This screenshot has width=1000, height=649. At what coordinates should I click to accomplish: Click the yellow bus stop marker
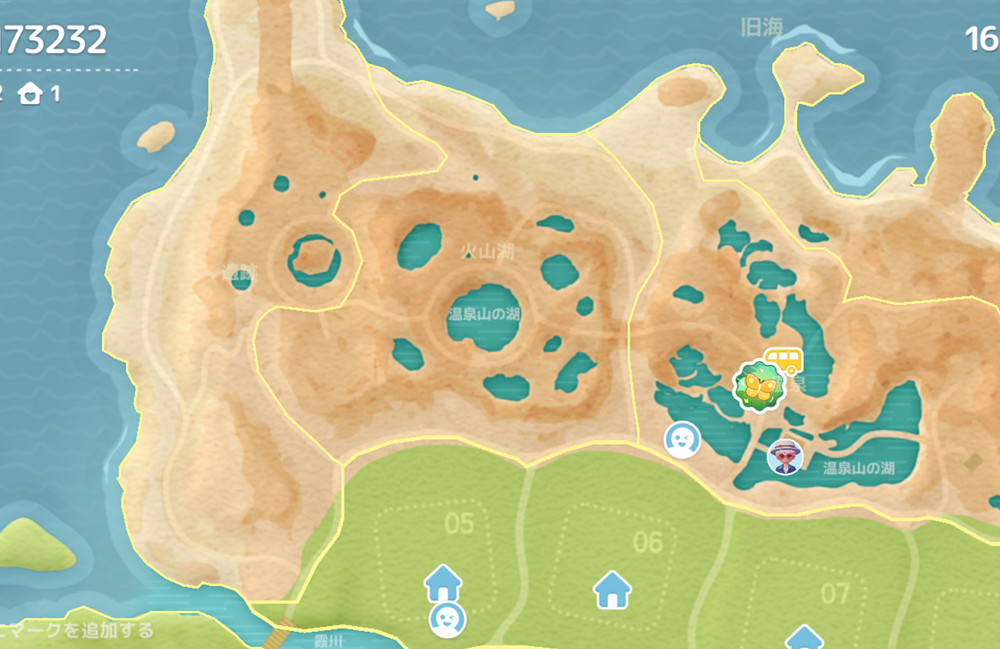click(783, 358)
